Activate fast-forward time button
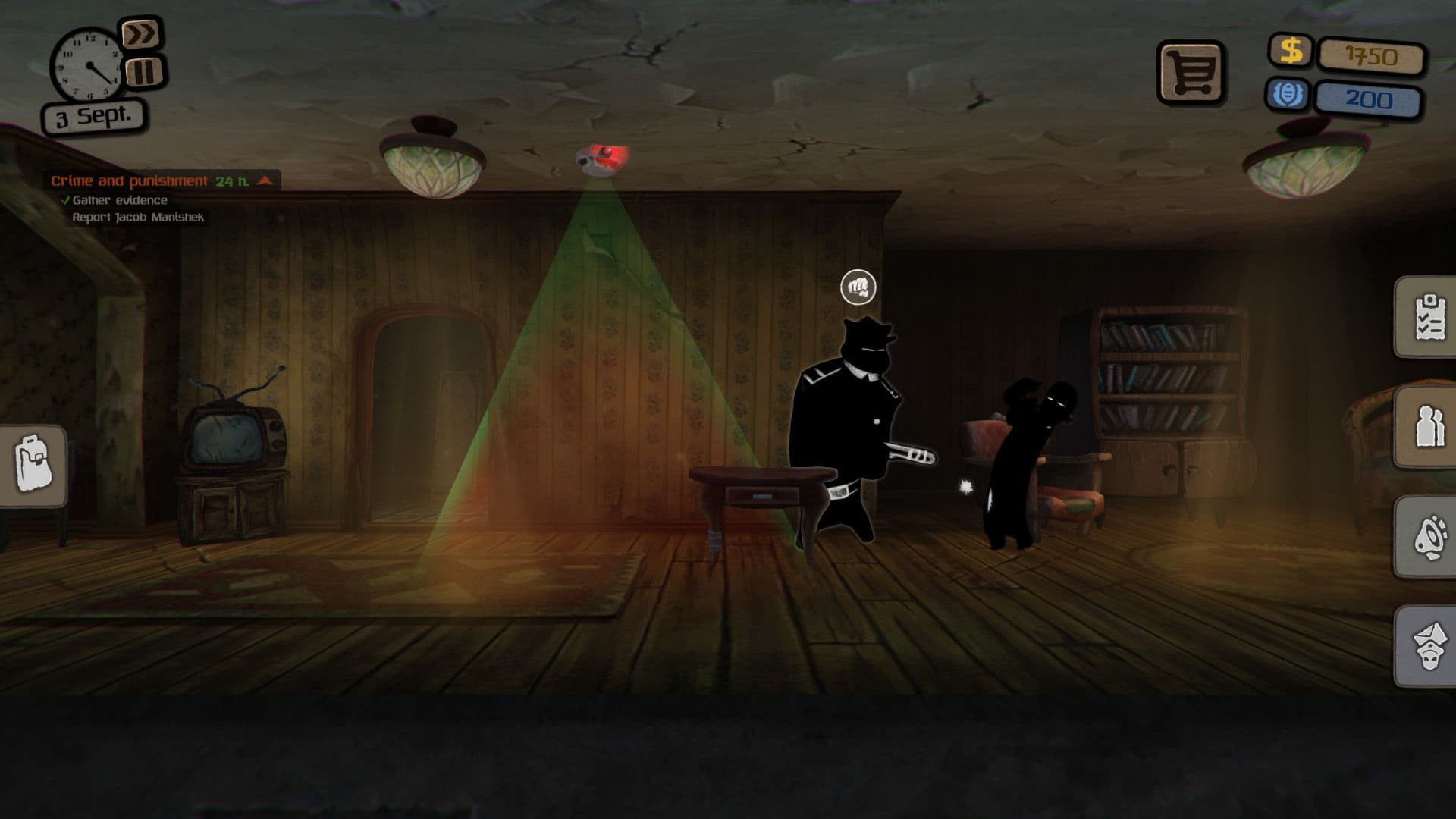Image resolution: width=1456 pixels, height=819 pixels. click(x=143, y=34)
